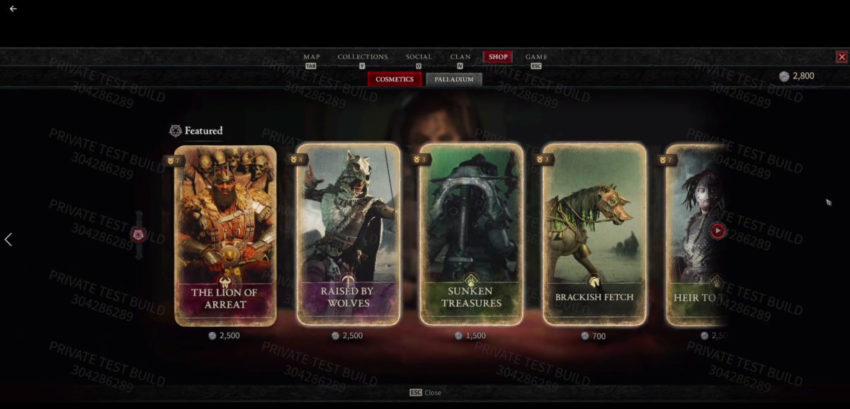Click the back arrow in the top corner
The image size is (850, 409).
click(x=13, y=9)
